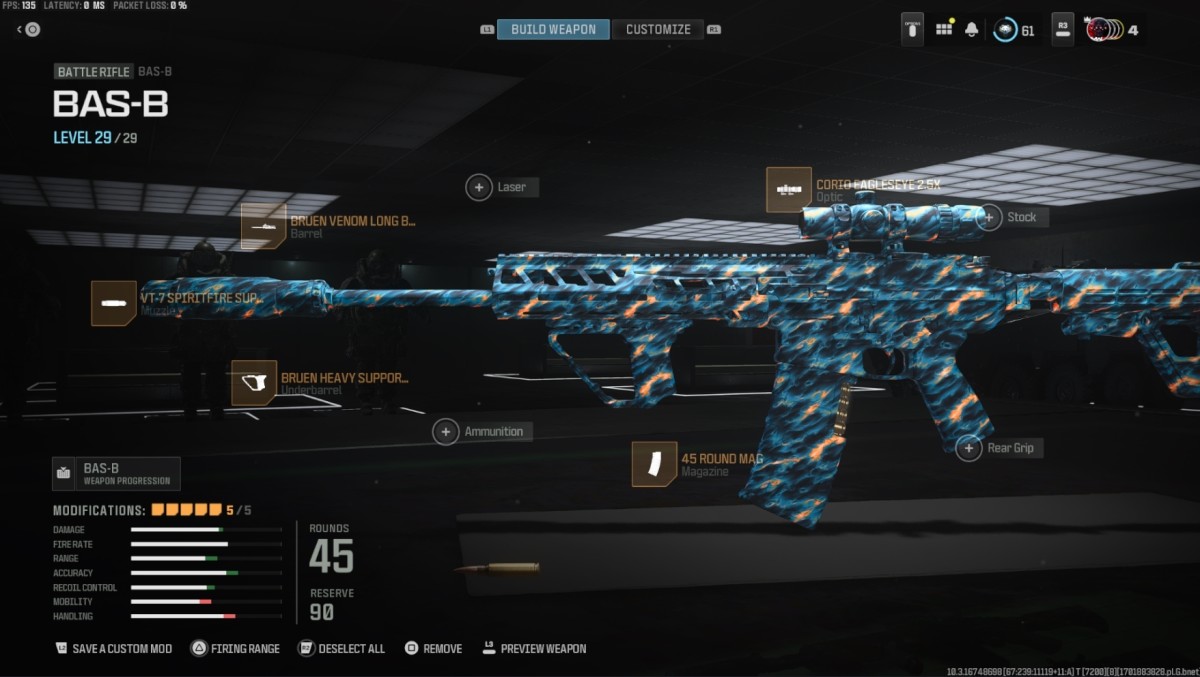Select the Corio Eagleseye 2.5x optic slot
Image resolution: width=1200 pixels, height=677 pixels.
click(789, 190)
